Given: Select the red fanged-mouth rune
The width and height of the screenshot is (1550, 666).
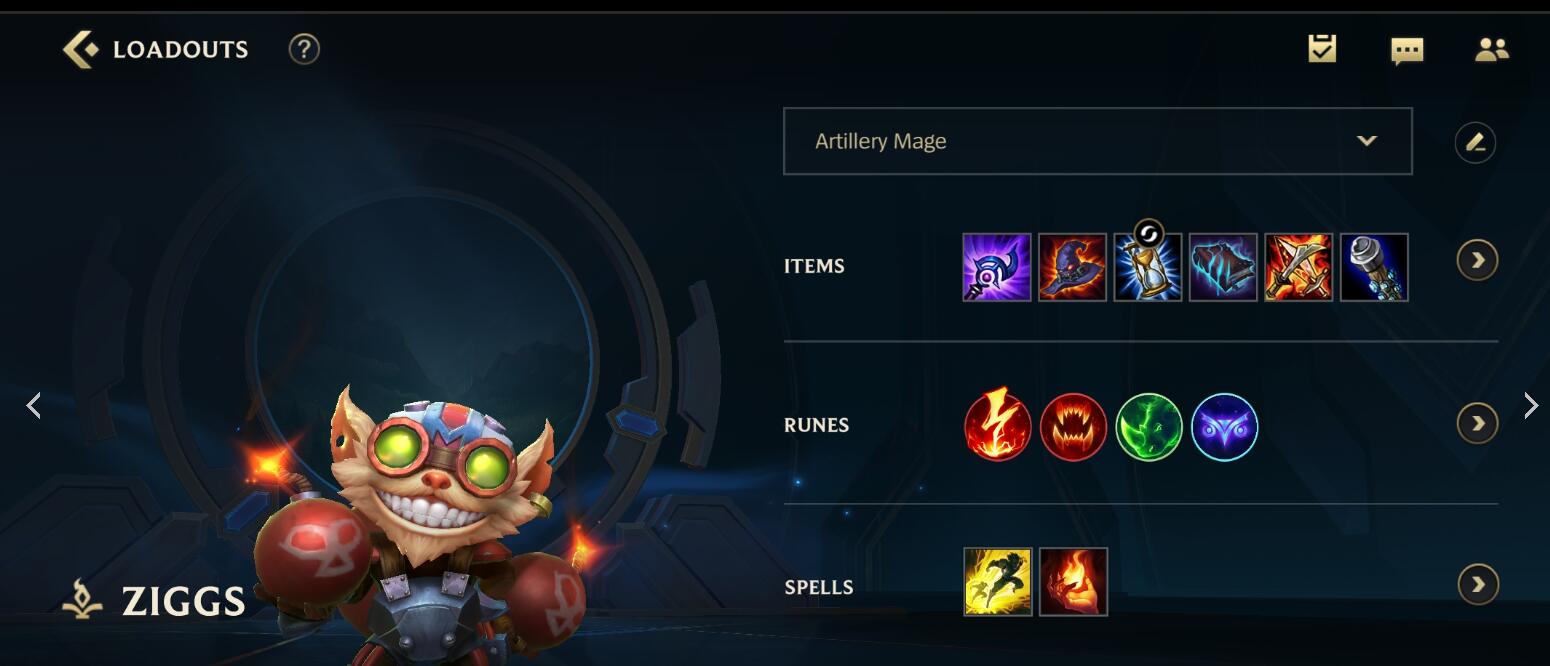Looking at the screenshot, I should coord(1073,427).
